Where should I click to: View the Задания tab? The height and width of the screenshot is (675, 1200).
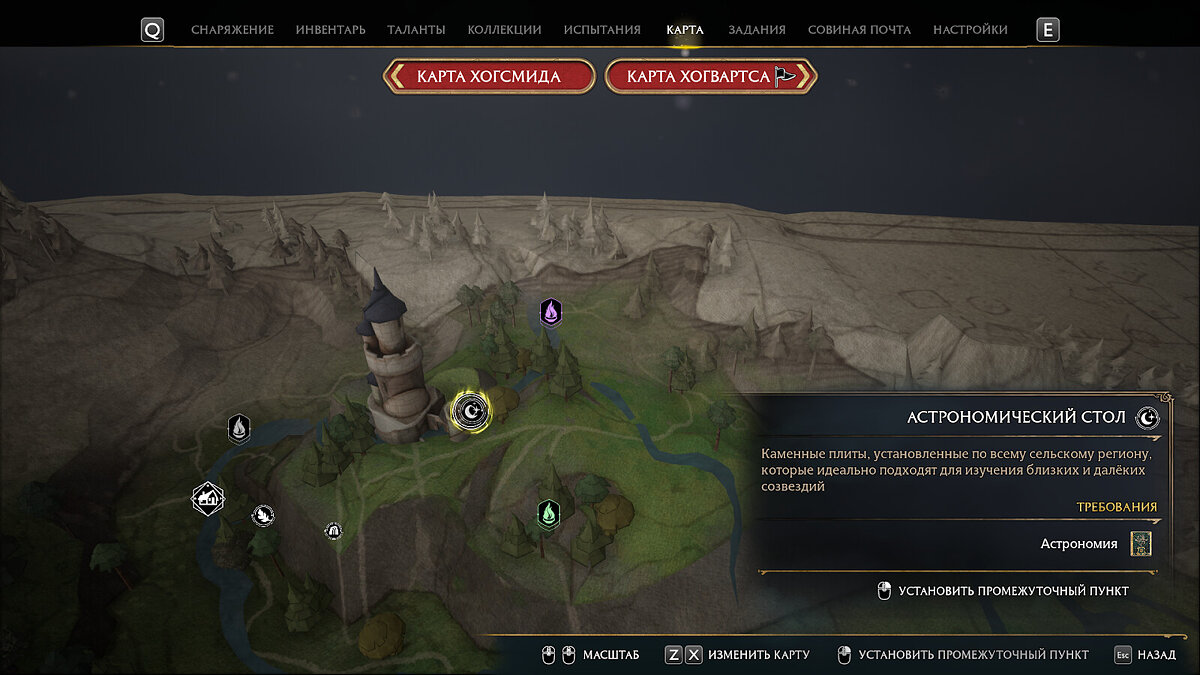[x=756, y=30]
